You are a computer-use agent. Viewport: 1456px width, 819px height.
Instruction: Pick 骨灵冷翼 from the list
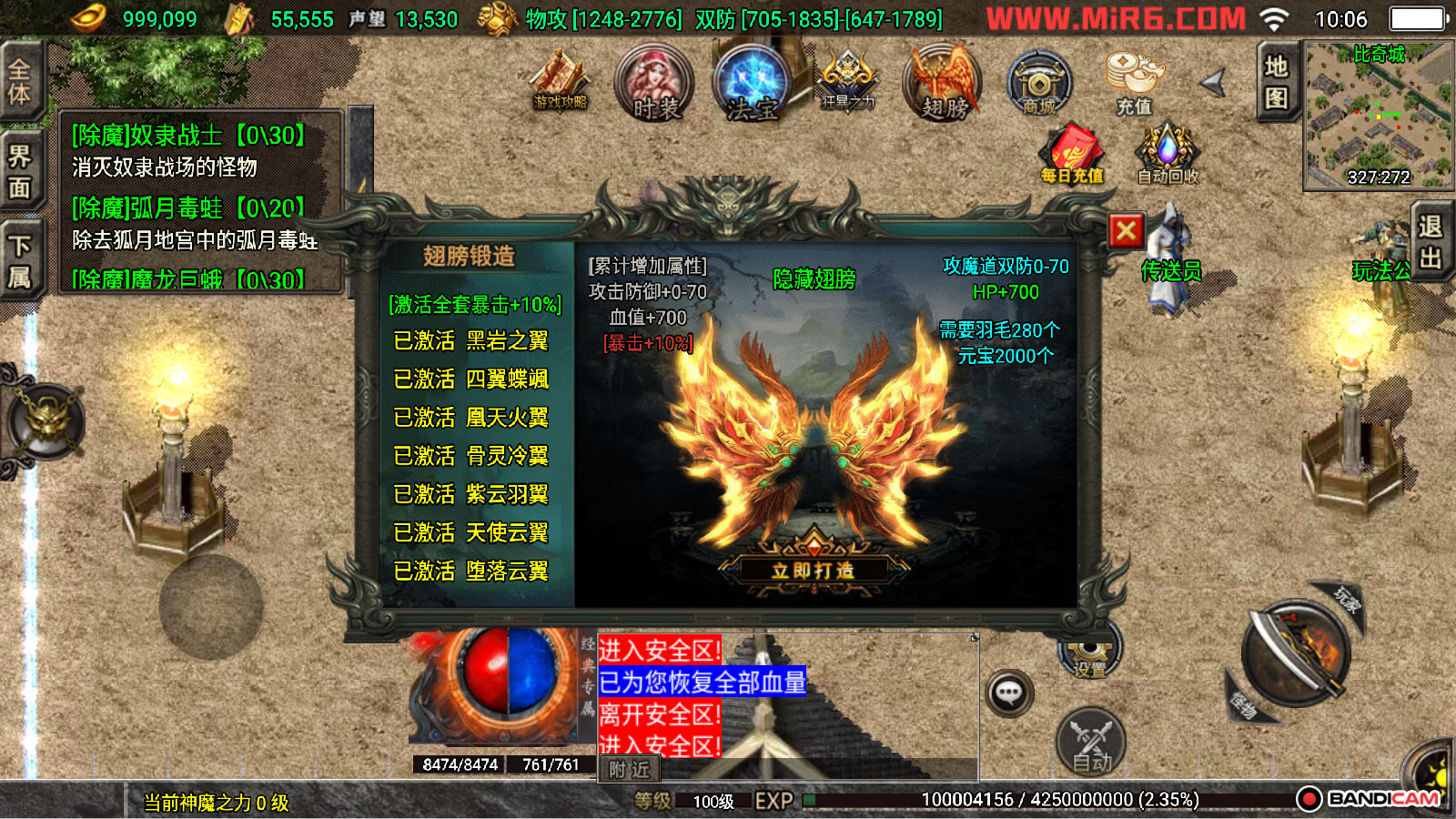point(470,456)
